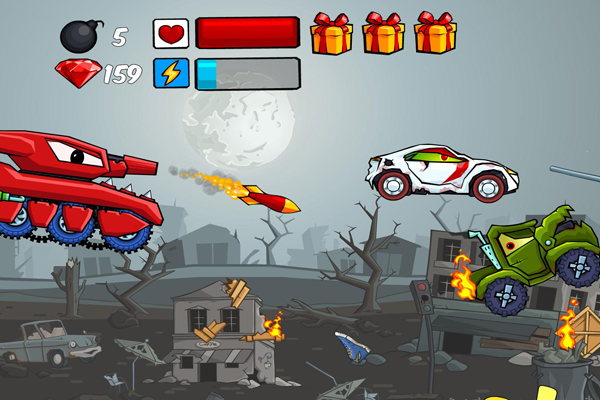Image resolution: width=600 pixels, height=400 pixels.
Task: Tap the black bomb icon
Action: point(80,36)
